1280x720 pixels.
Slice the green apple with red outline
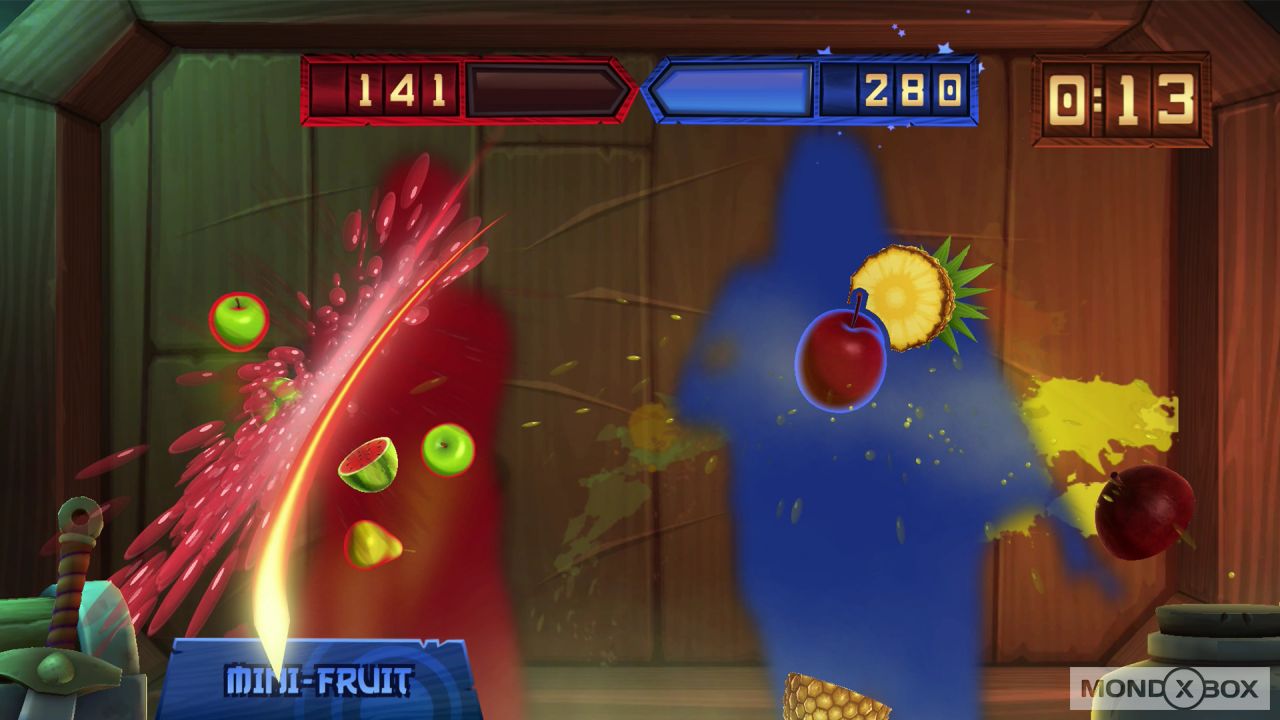click(x=238, y=318)
